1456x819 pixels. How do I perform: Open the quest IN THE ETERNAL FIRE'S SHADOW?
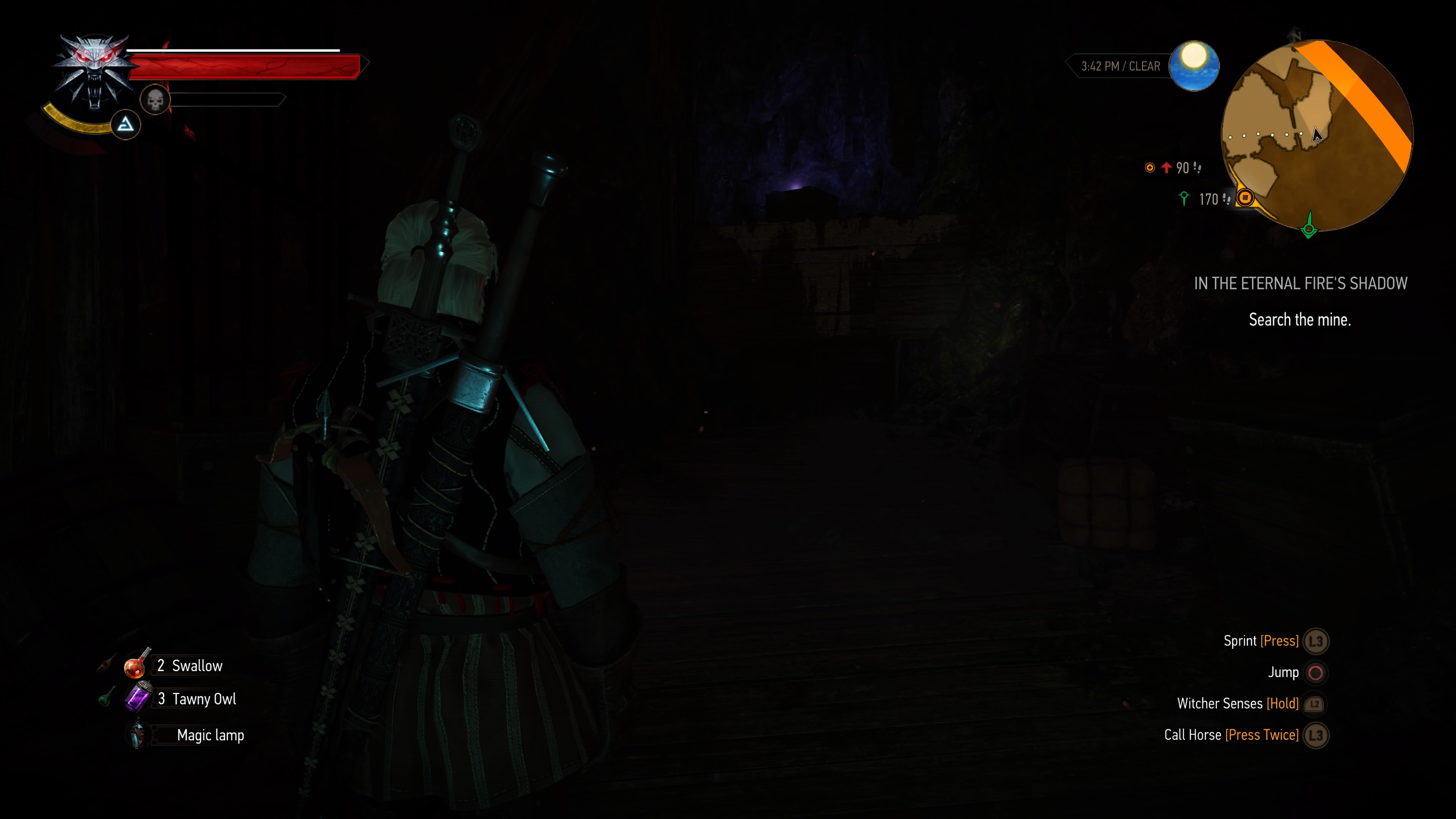click(x=1300, y=283)
